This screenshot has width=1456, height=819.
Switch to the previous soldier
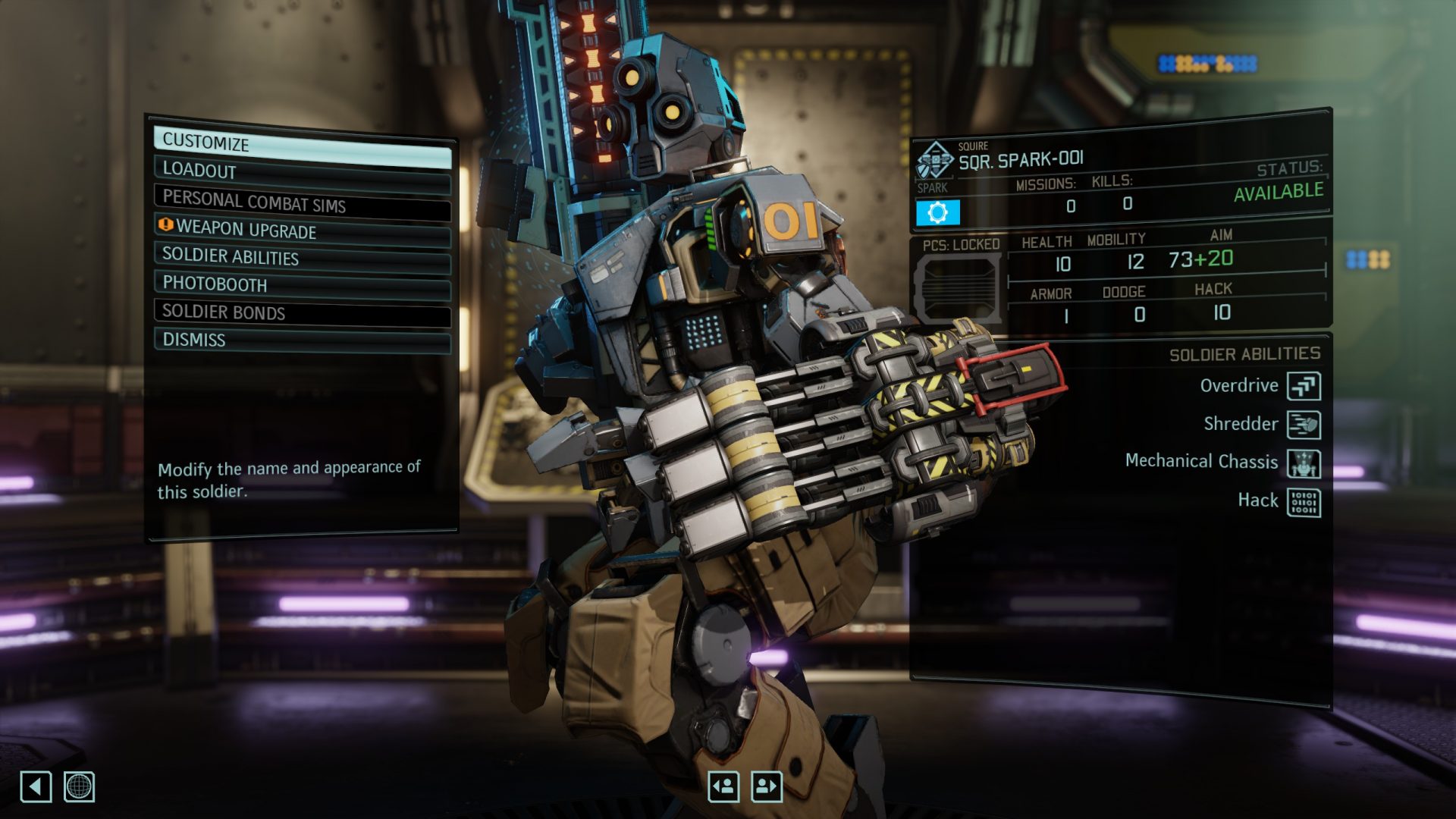(x=723, y=786)
